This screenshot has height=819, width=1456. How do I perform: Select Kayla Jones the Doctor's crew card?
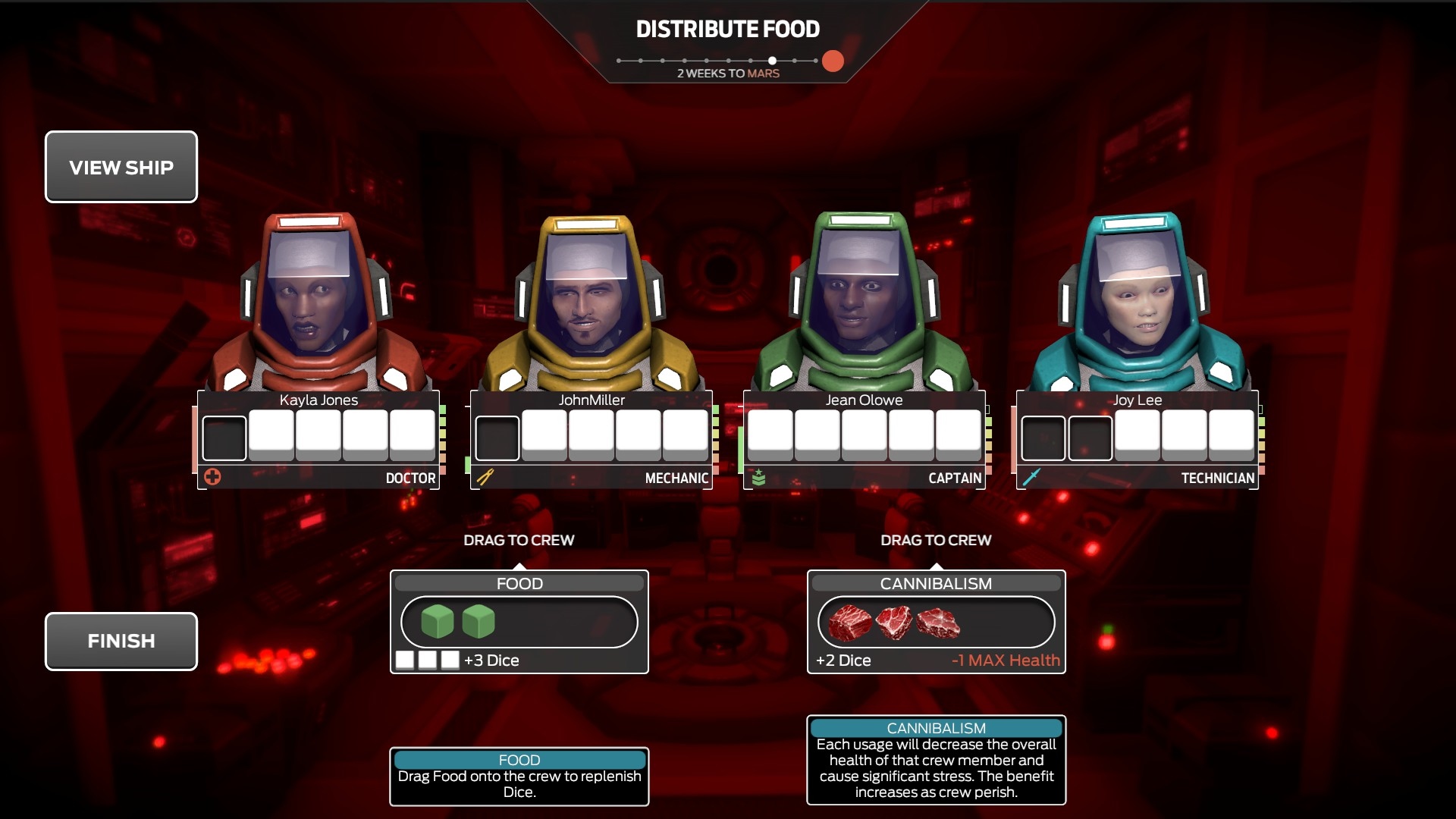(x=318, y=438)
